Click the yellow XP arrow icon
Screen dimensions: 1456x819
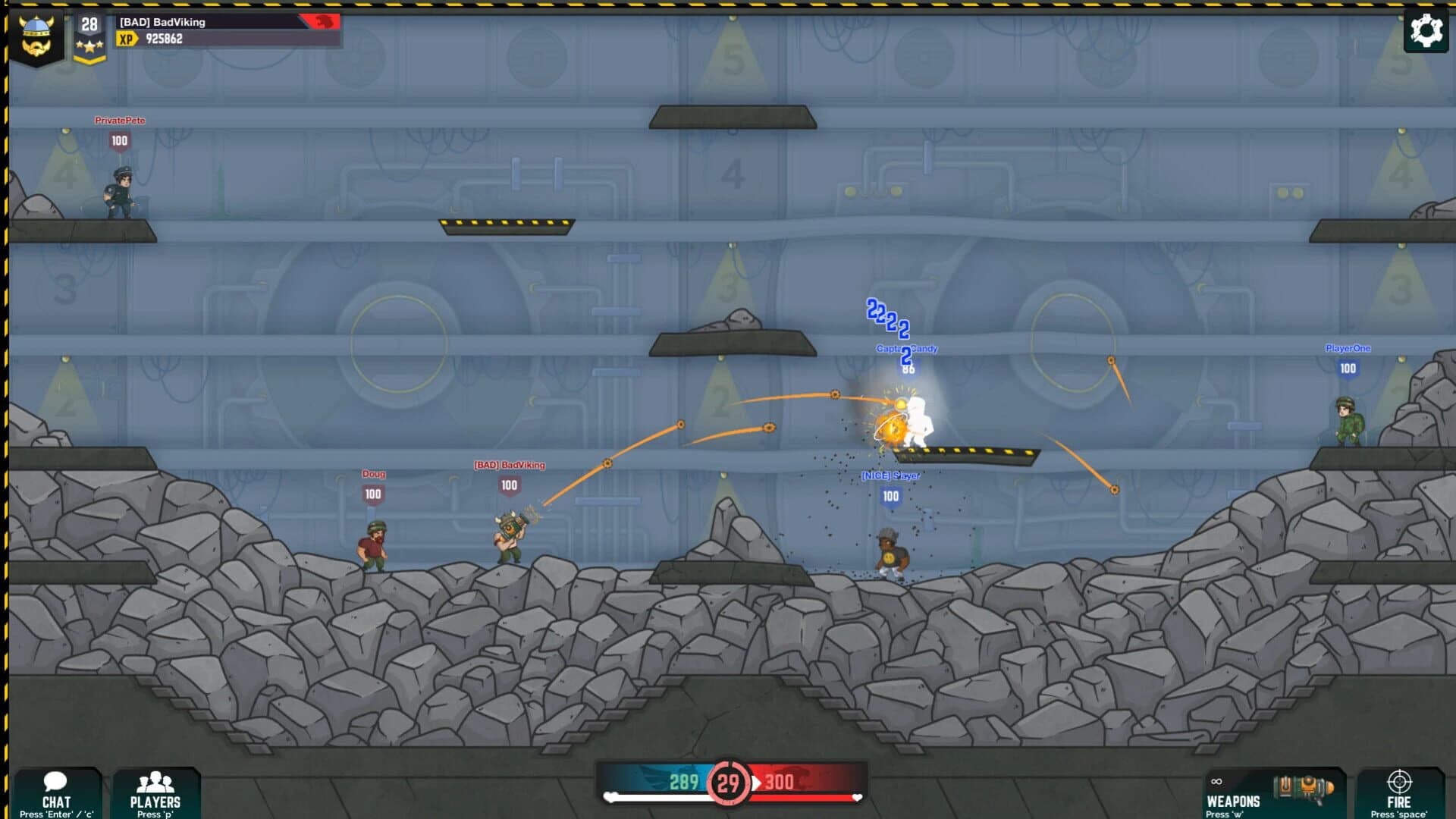126,39
